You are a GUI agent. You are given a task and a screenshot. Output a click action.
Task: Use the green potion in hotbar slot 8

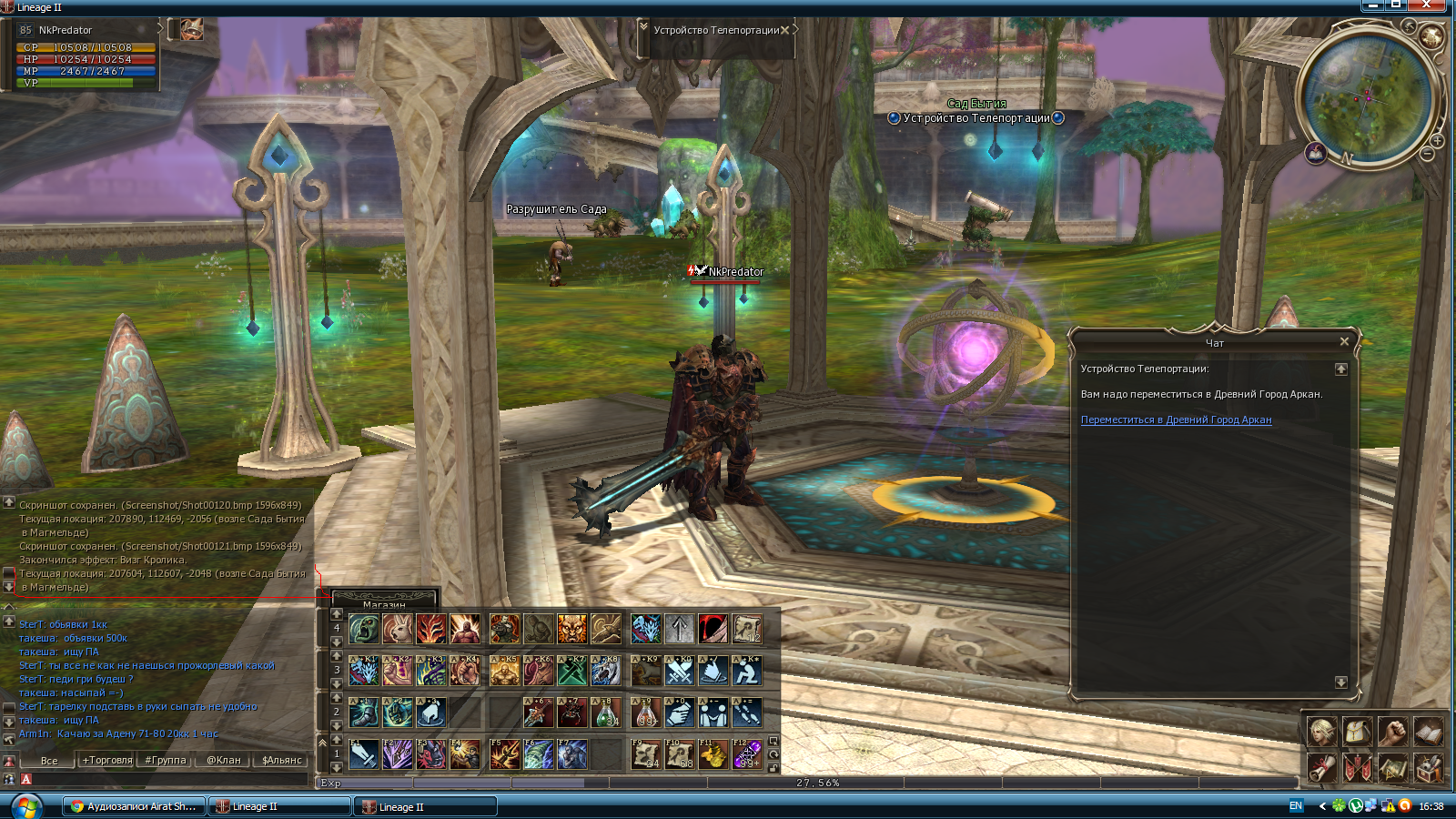click(x=606, y=713)
